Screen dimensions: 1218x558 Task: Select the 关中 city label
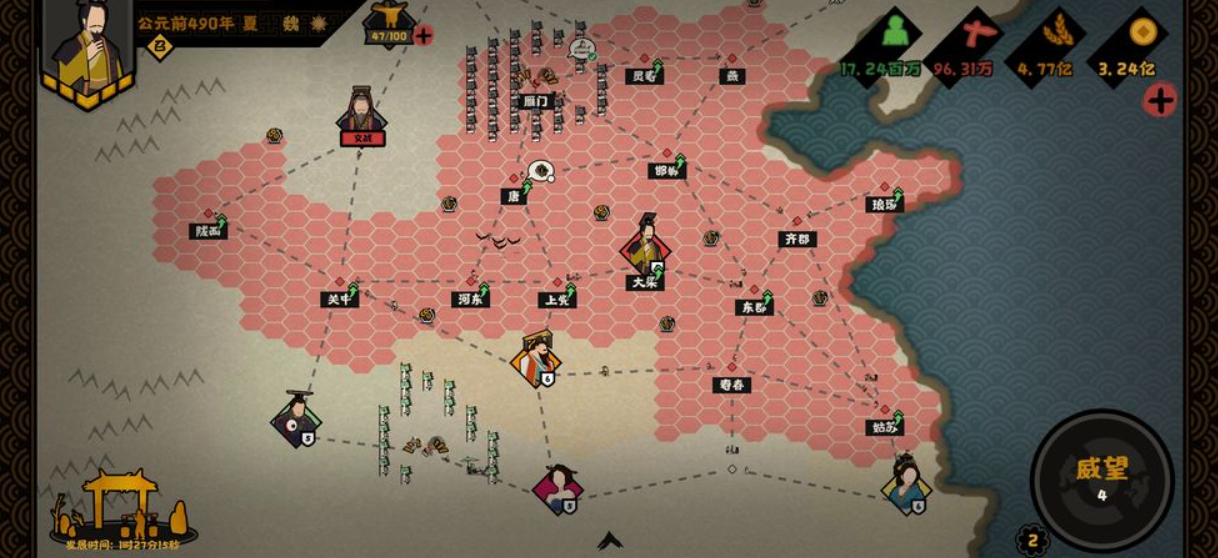tap(340, 299)
